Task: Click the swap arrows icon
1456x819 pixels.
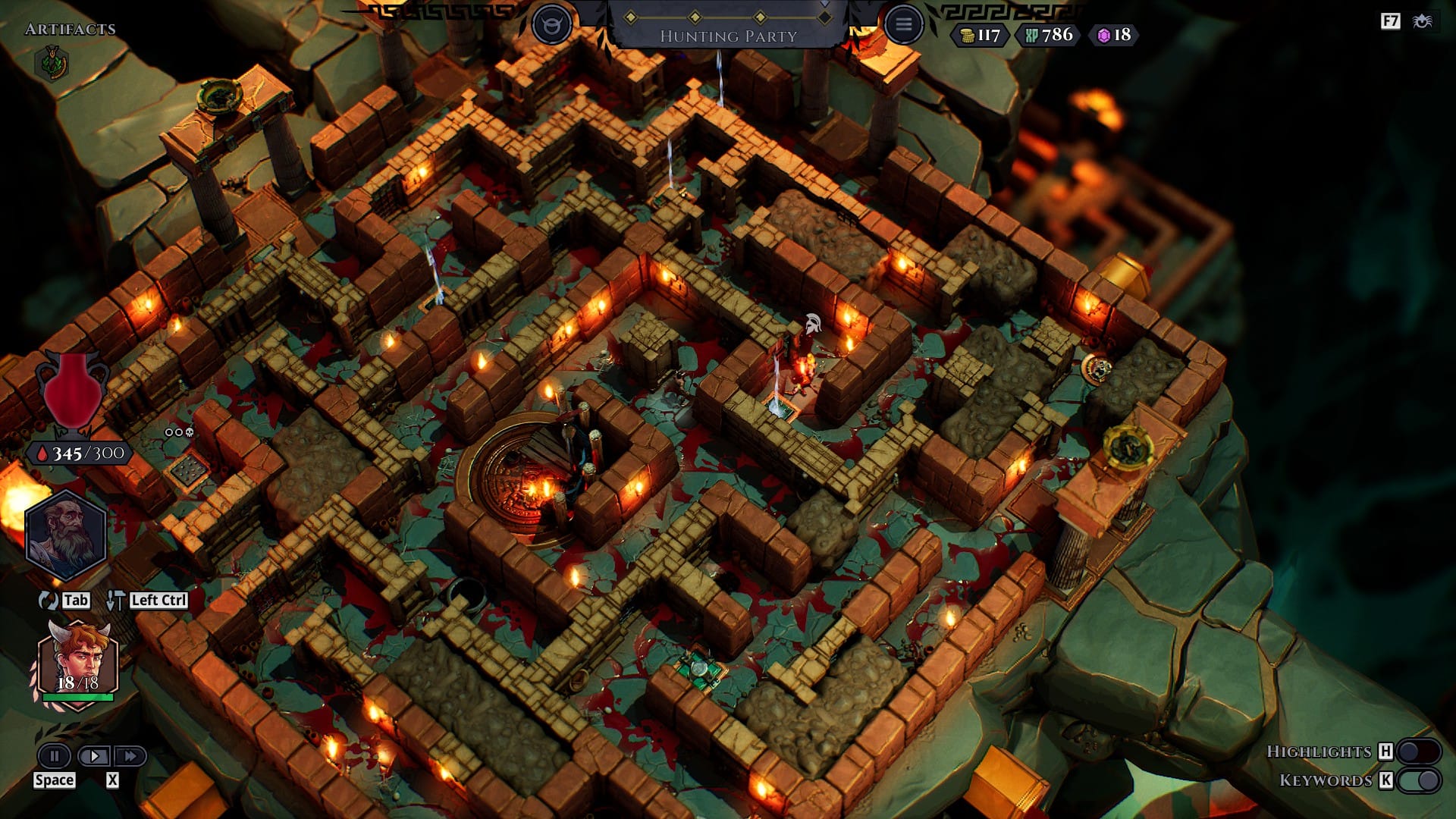Action: click(48, 601)
